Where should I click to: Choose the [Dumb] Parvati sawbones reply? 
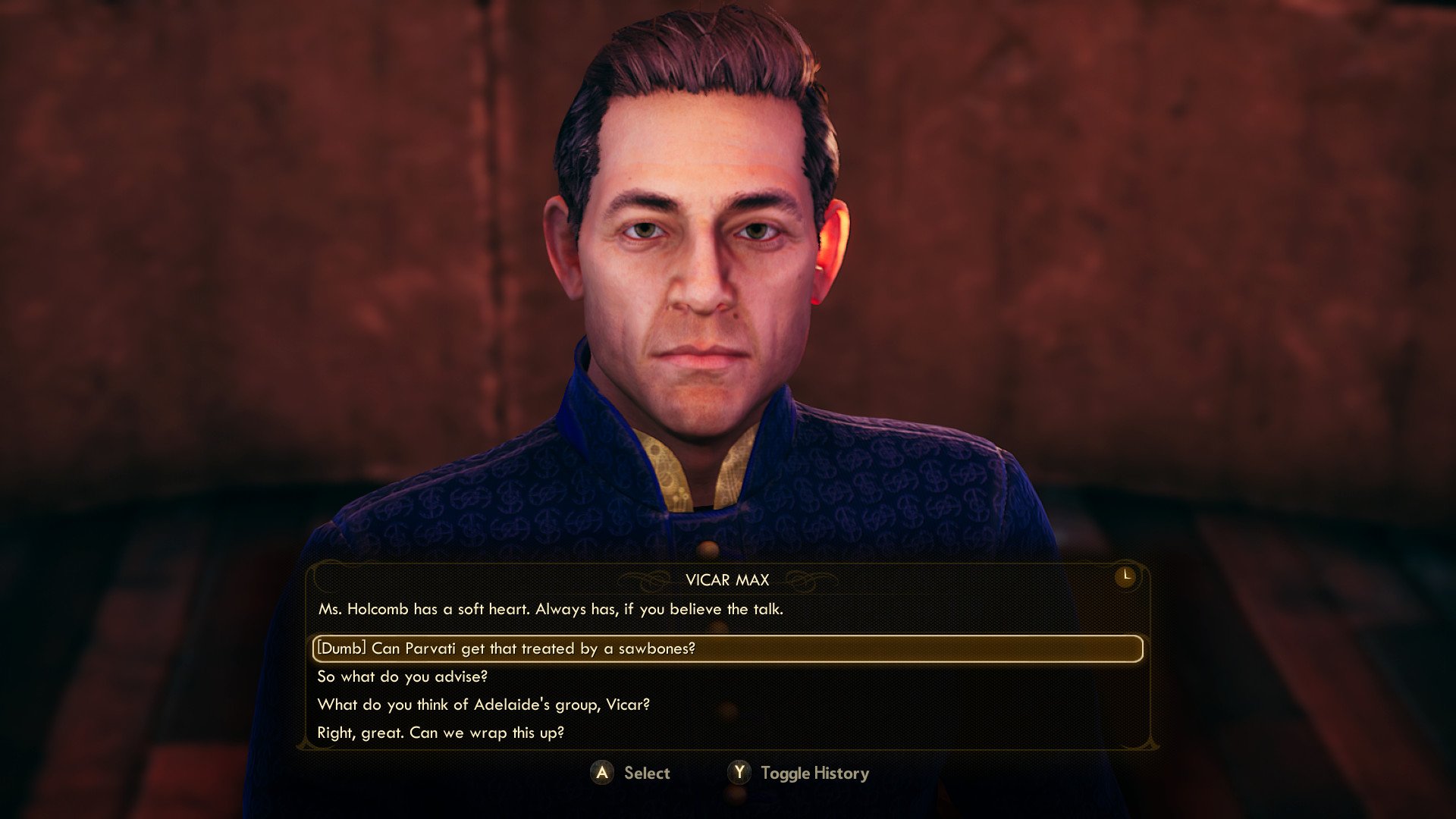506,648
